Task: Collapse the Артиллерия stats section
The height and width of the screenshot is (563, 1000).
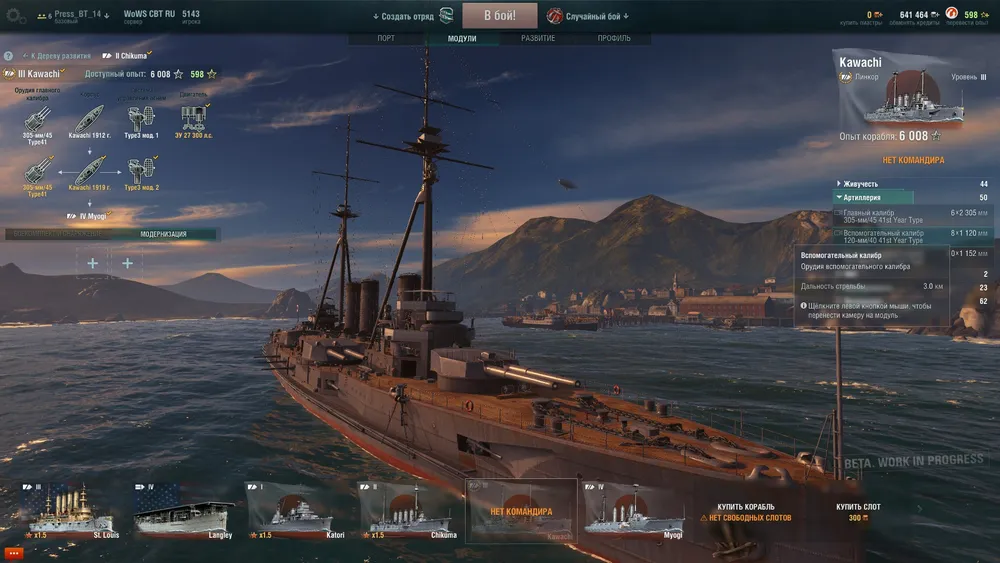Action: click(x=865, y=198)
